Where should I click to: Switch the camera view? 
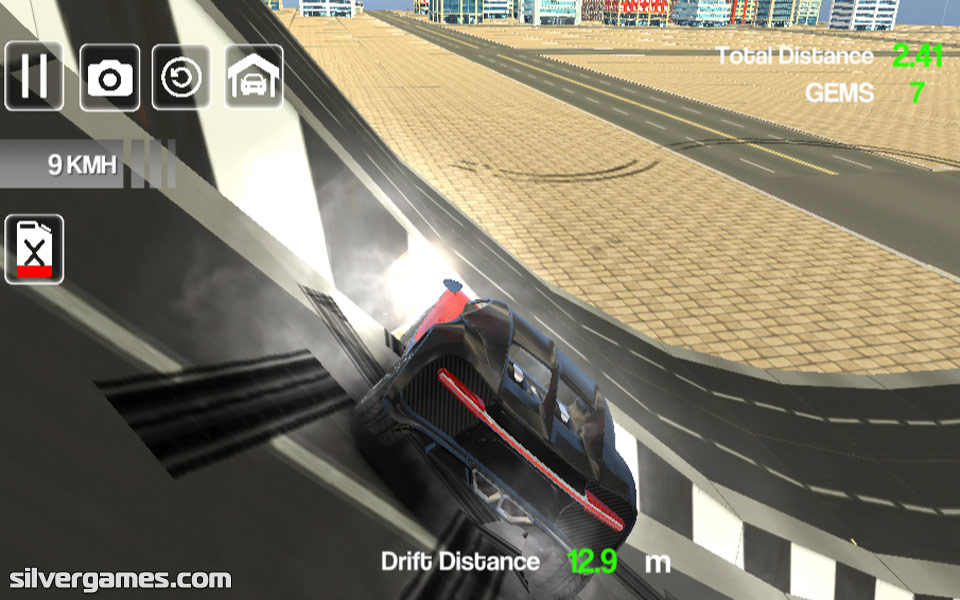109,76
